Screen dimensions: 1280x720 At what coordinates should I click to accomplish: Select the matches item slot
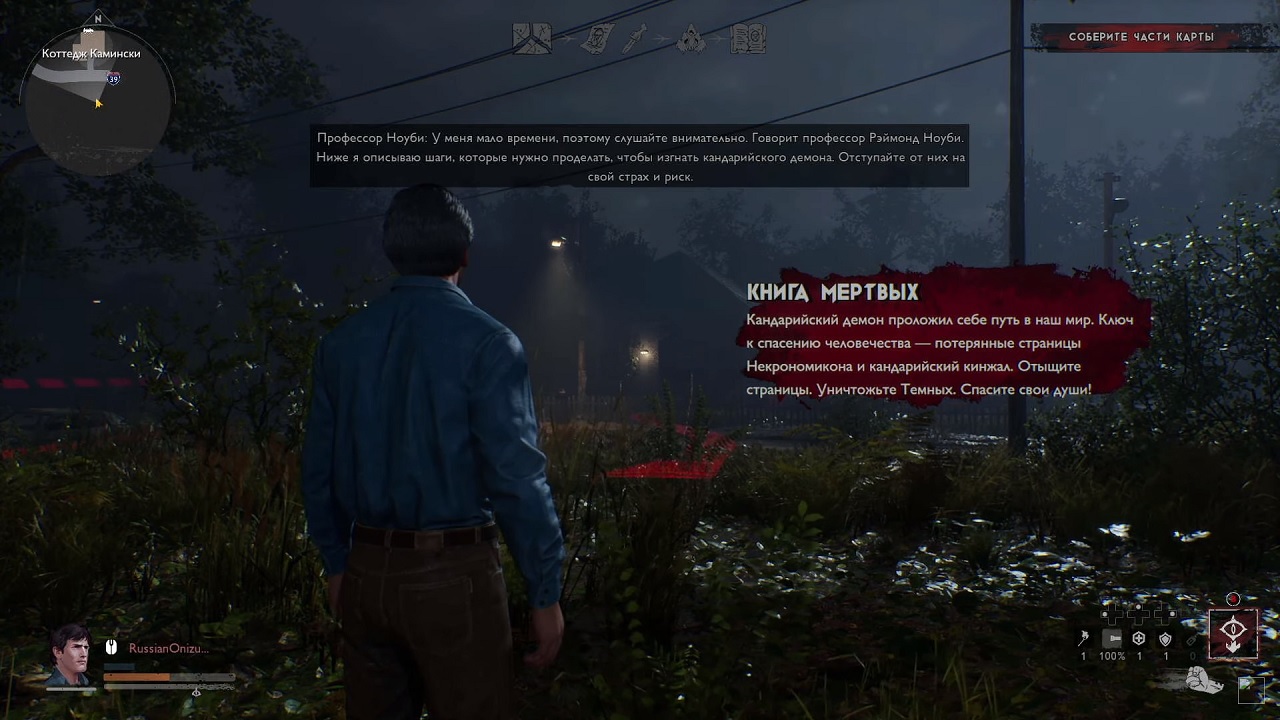pyautogui.click(x=1083, y=640)
